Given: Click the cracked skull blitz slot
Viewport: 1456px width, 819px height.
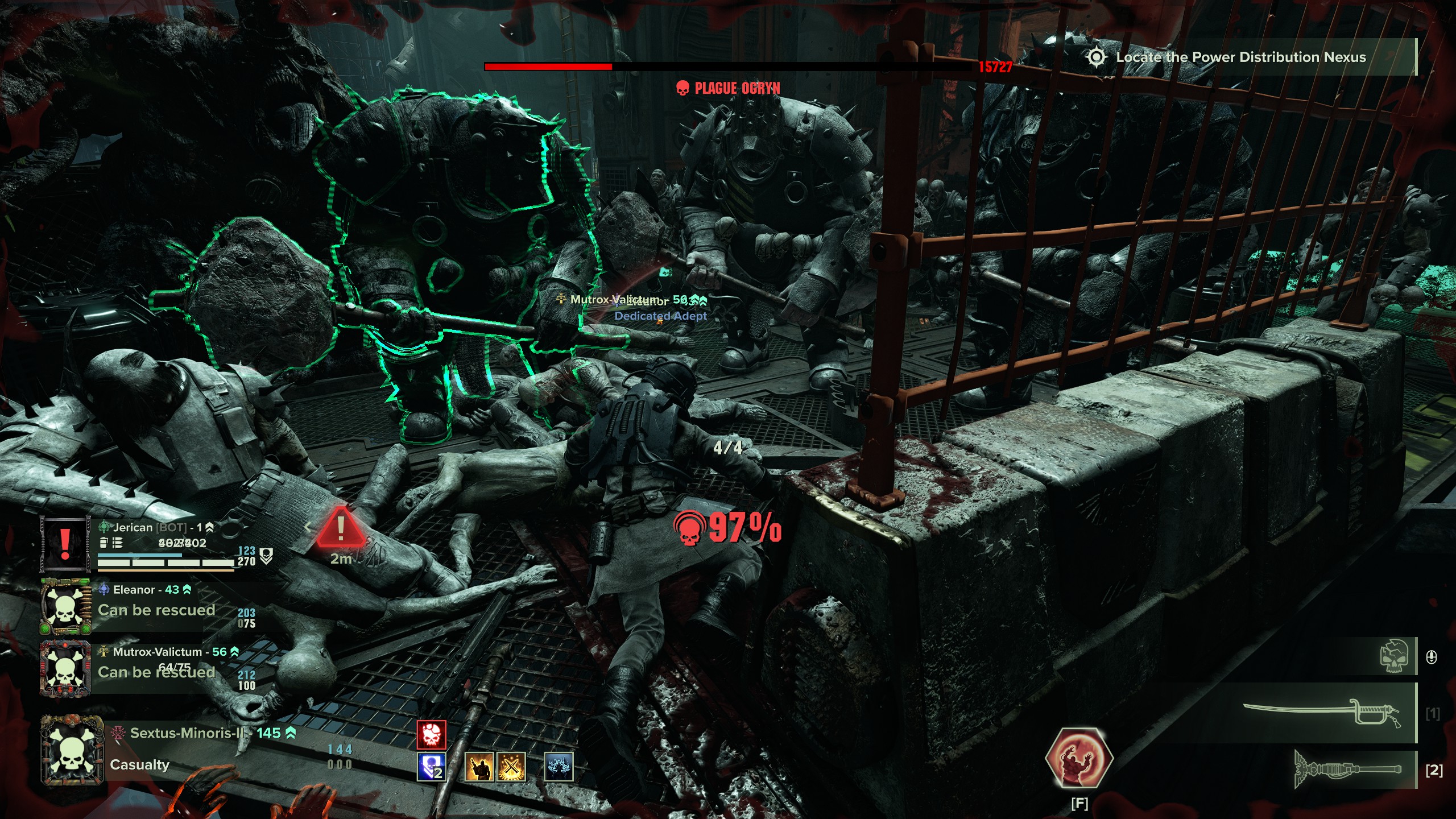Looking at the screenshot, I should coord(1394,656).
